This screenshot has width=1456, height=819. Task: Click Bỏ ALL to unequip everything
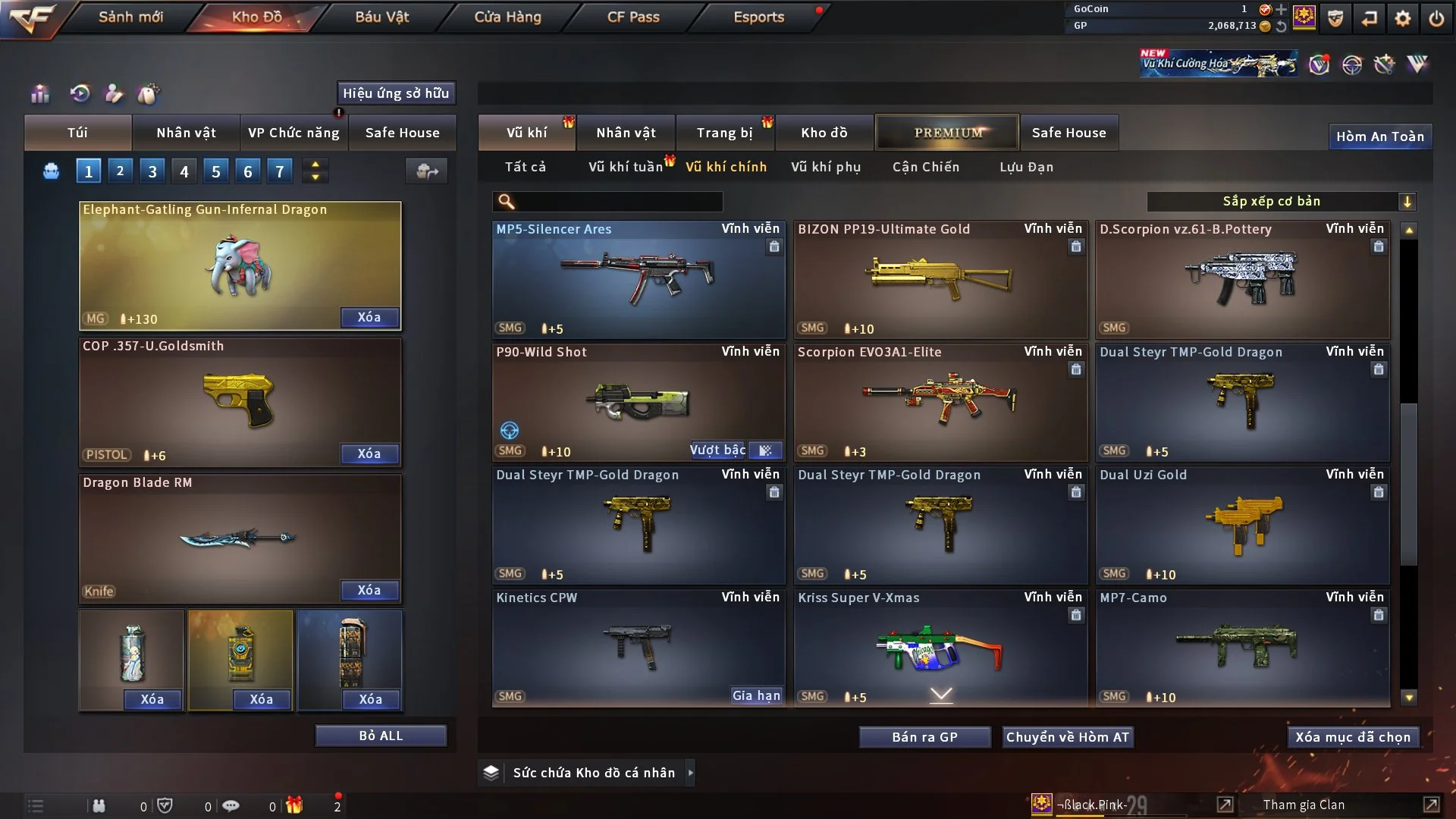[x=381, y=736]
